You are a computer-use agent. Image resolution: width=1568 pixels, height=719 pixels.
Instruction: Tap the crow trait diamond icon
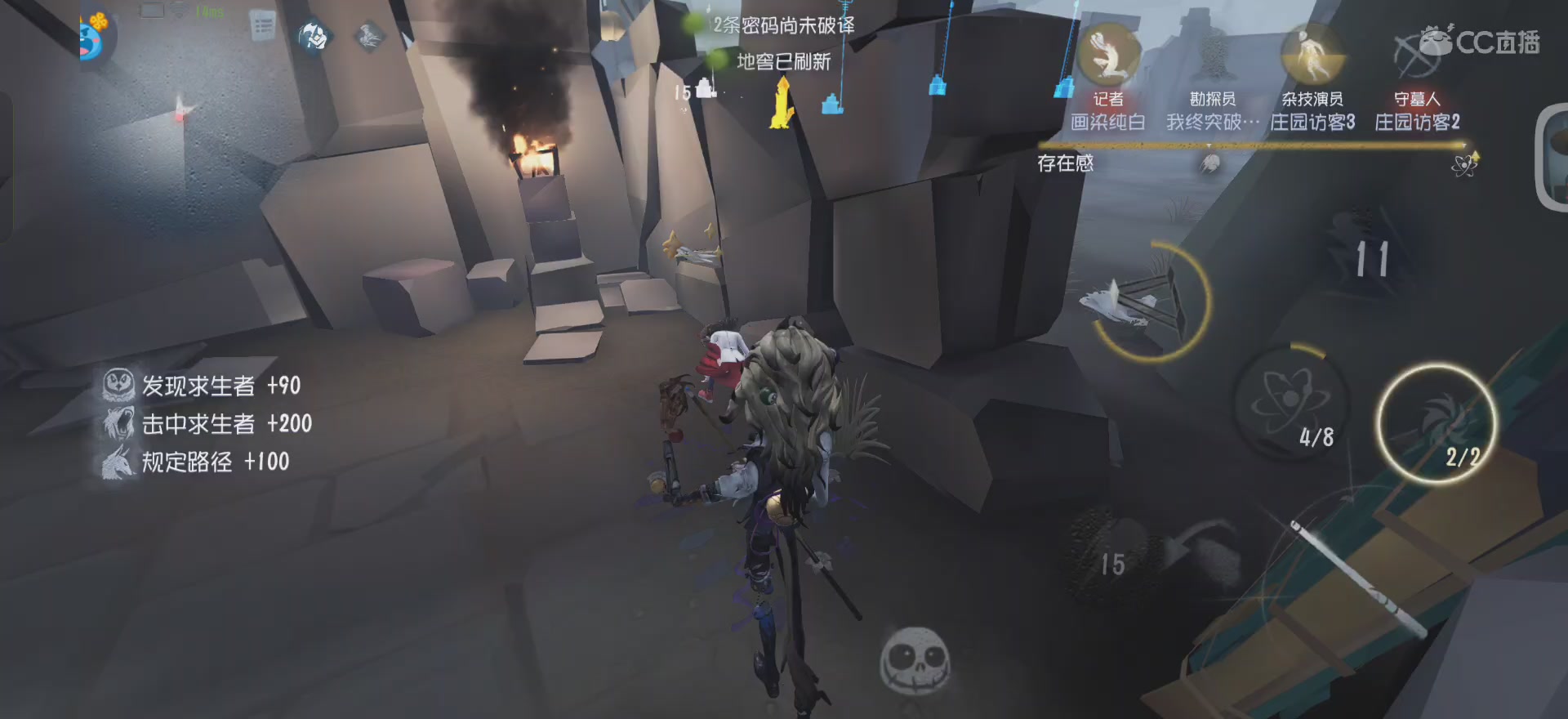click(370, 36)
